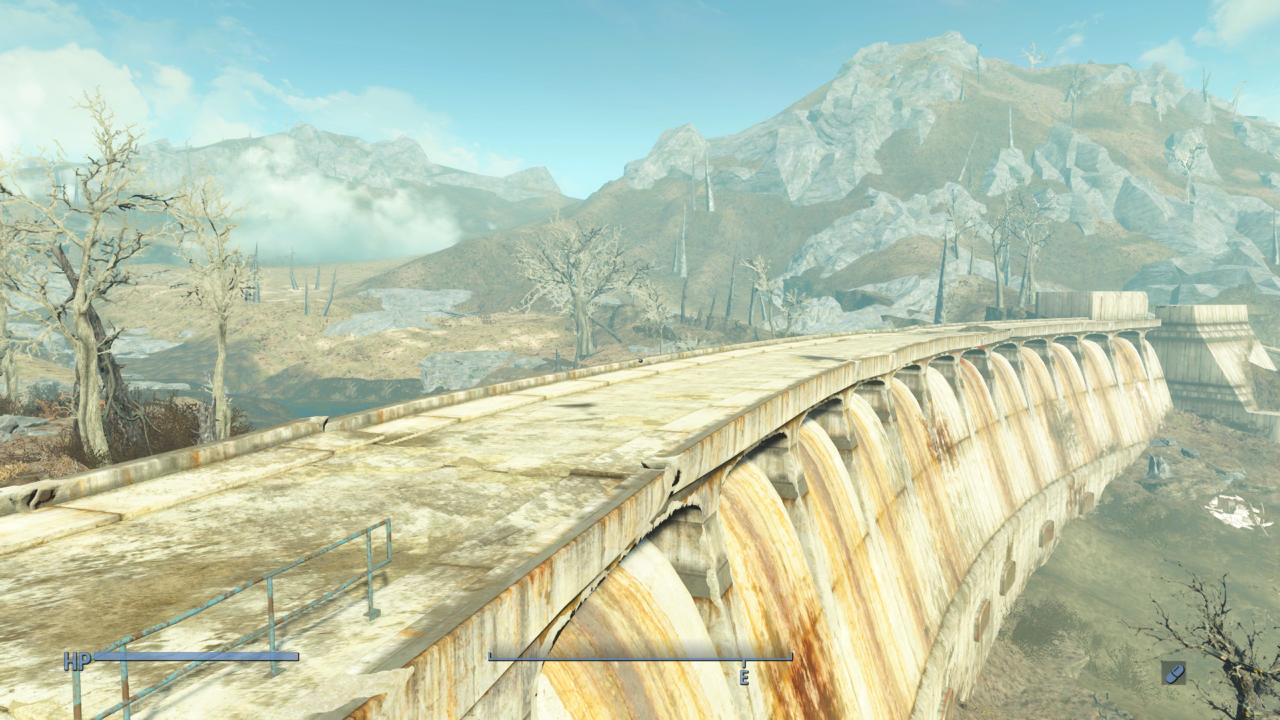Image resolution: width=1280 pixels, height=720 pixels.
Task: Click the compass bar's East marker
Action: pos(744,676)
